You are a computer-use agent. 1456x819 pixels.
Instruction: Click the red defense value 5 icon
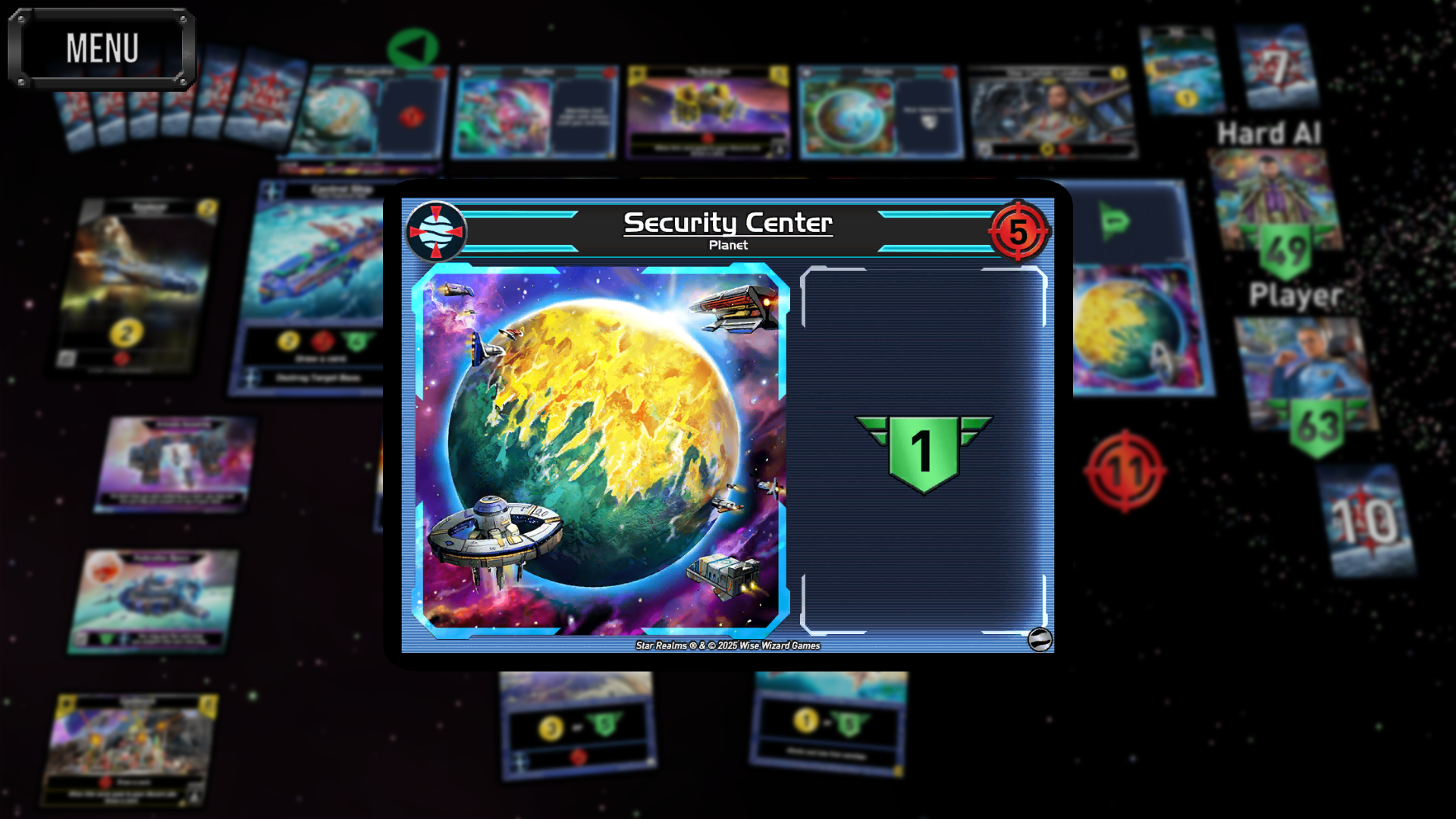click(1020, 230)
